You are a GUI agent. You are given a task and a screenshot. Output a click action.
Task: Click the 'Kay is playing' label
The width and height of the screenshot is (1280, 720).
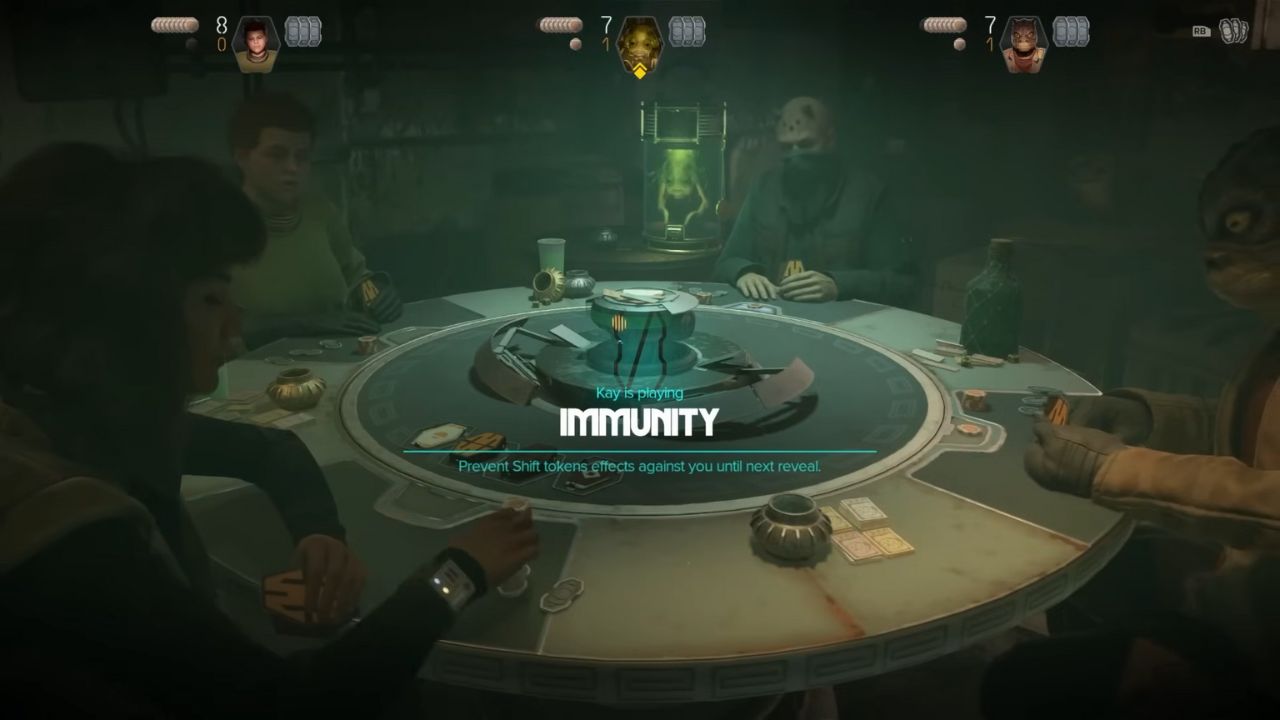tap(640, 393)
